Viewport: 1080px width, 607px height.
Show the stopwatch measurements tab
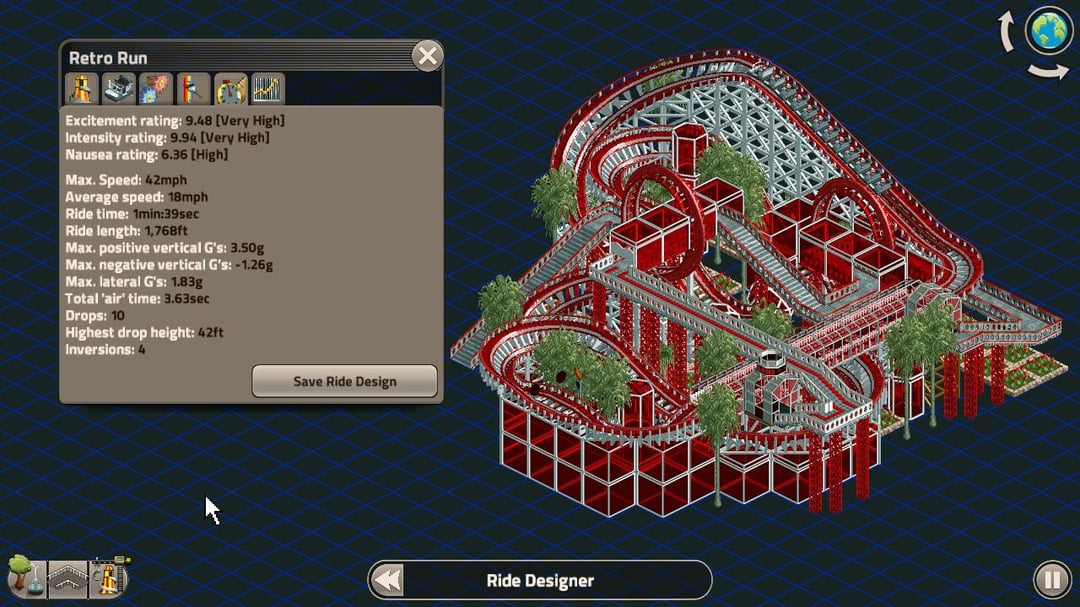(x=231, y=89)
